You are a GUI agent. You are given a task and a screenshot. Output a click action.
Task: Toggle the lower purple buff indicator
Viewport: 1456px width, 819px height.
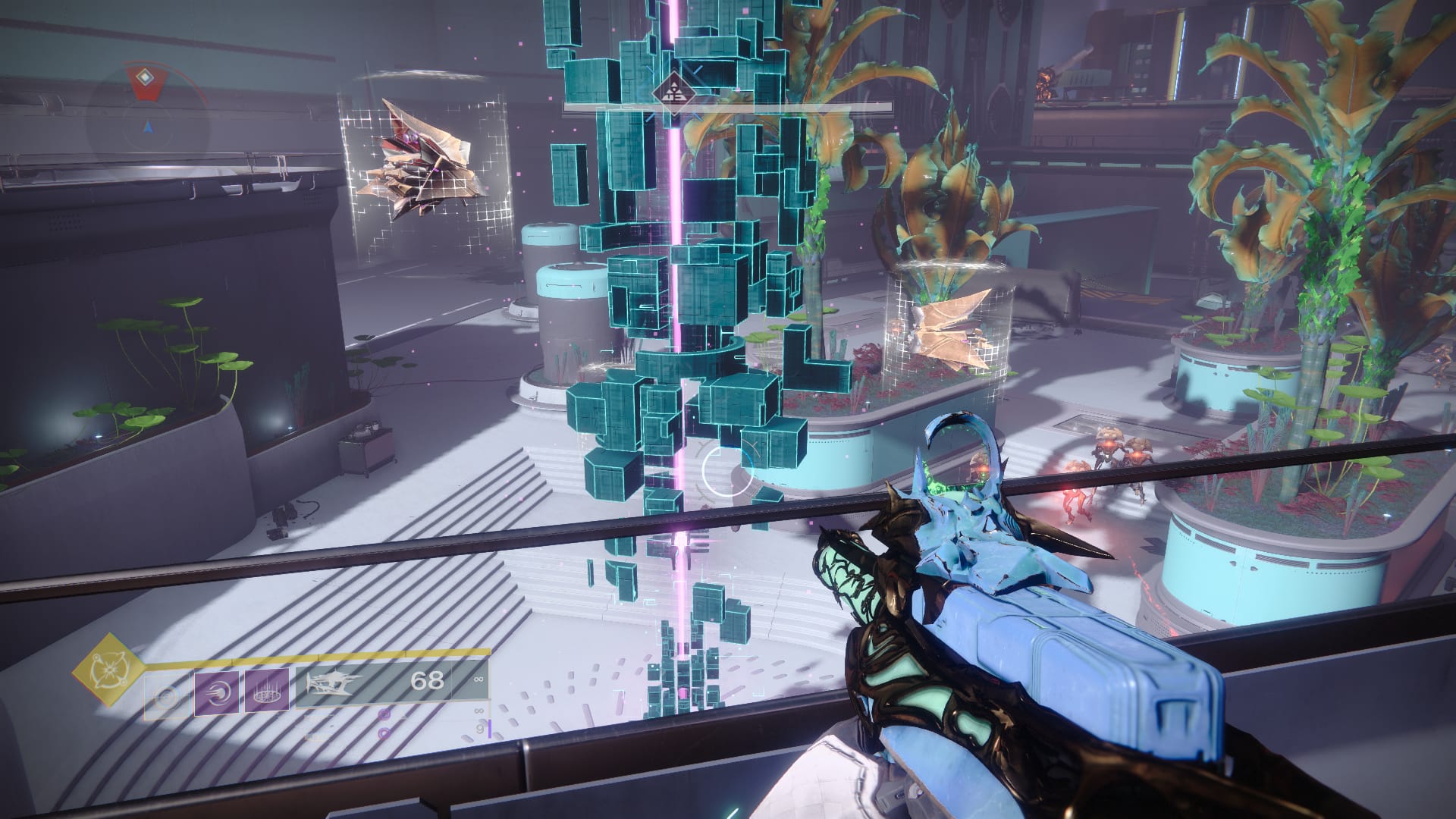(383, 733)
